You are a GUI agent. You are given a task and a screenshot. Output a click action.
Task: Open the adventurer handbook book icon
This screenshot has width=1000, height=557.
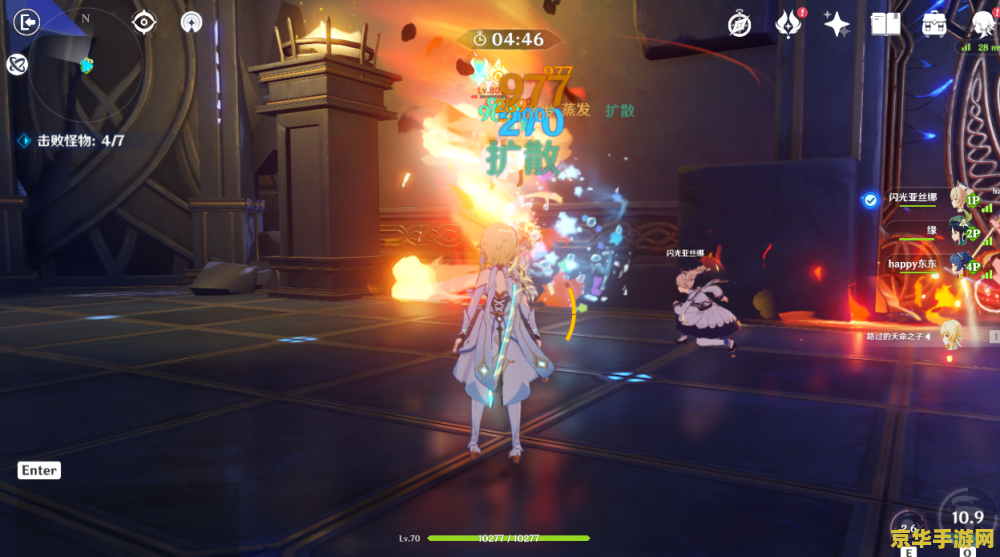[886, 24]
